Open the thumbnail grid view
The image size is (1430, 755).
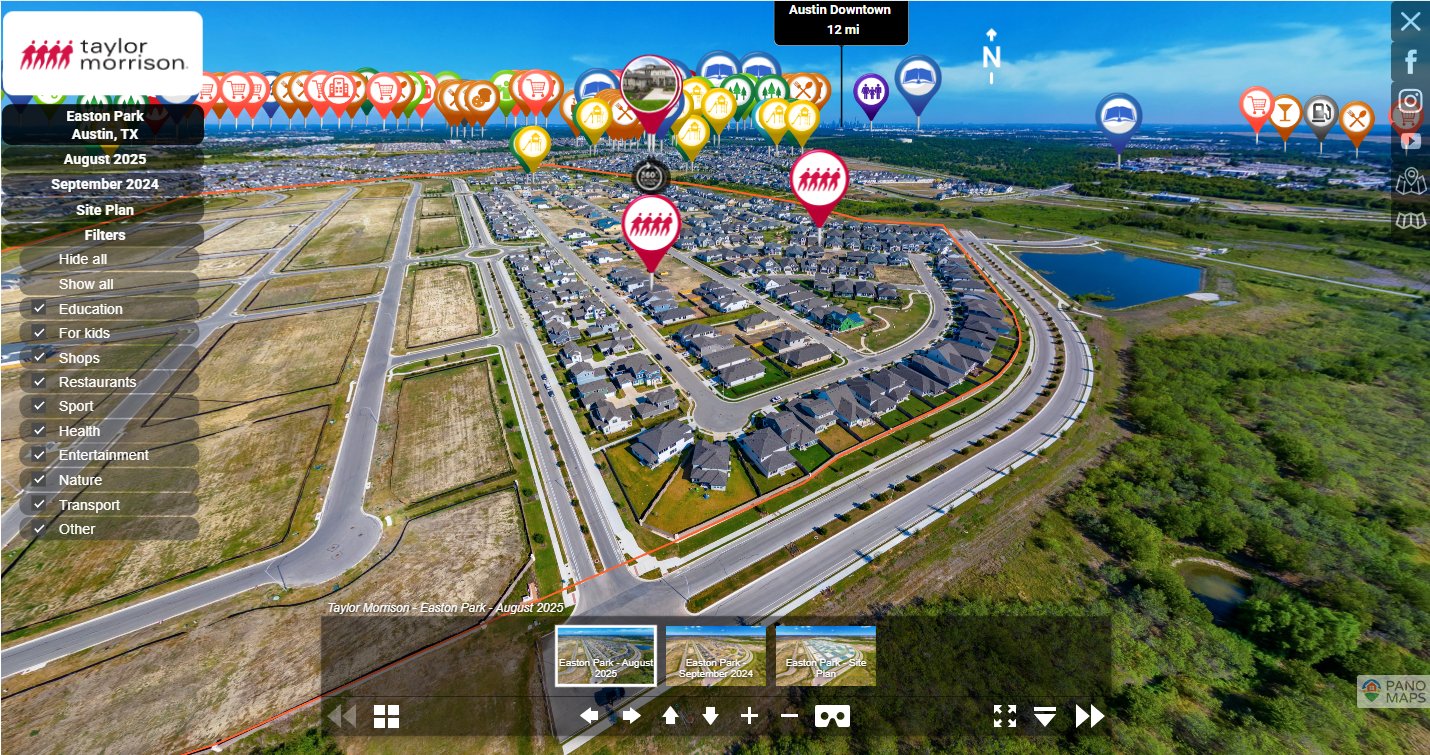click(386, 716)
